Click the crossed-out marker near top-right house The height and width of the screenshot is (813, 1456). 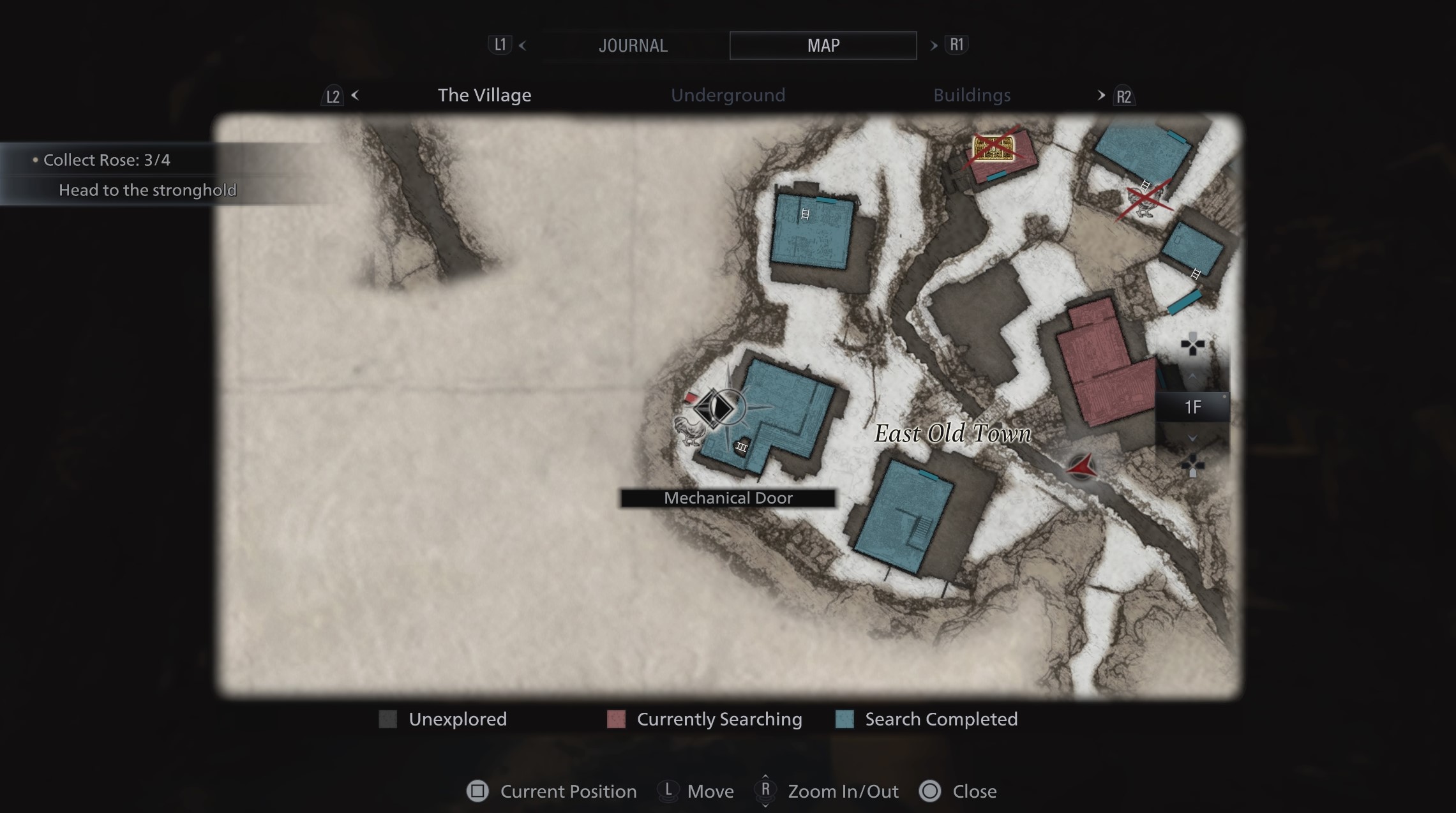click(x=1145, y=198)
